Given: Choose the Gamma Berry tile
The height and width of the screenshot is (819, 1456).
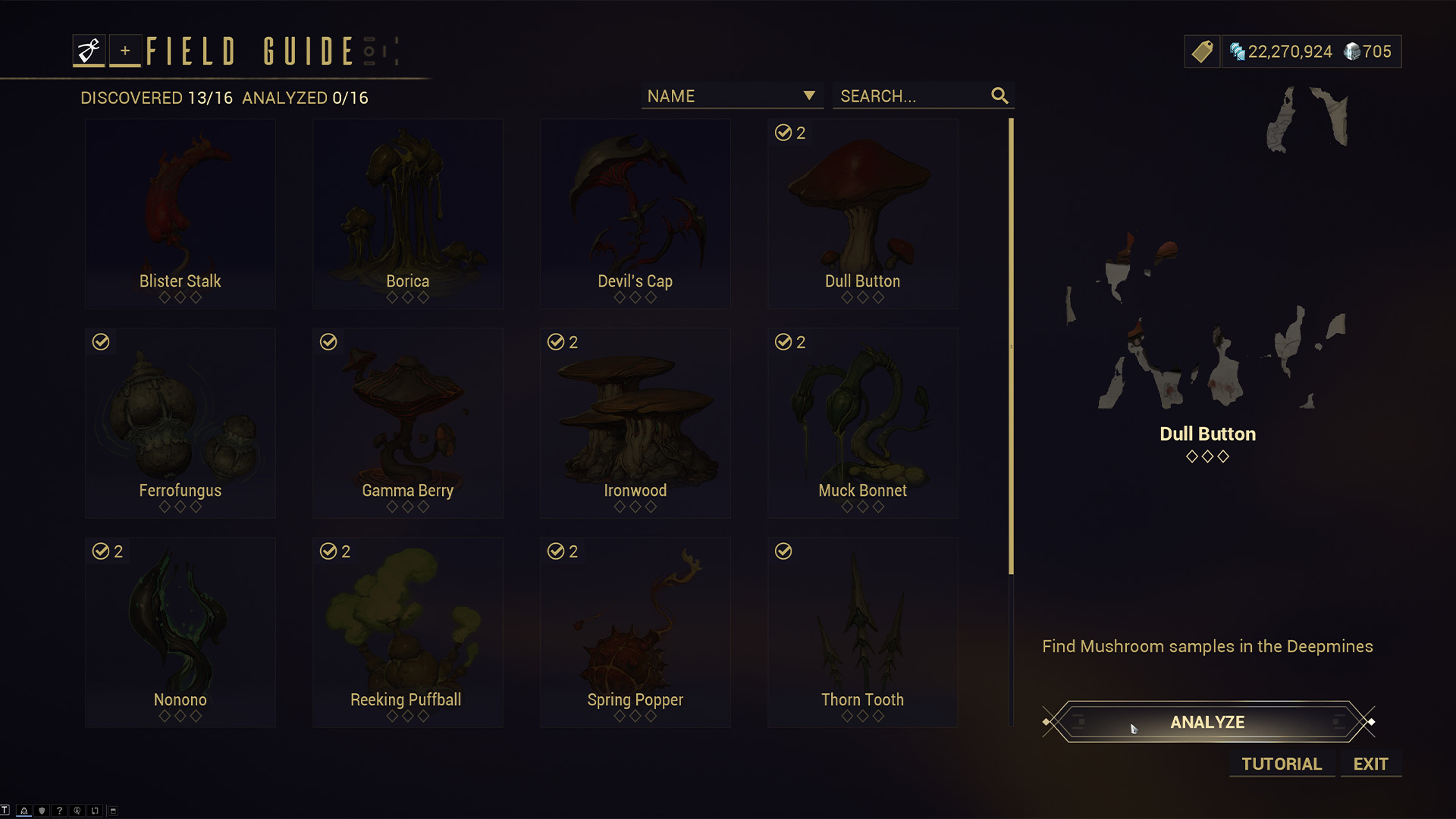Looking at the screenshot, I should pos(408,423).
